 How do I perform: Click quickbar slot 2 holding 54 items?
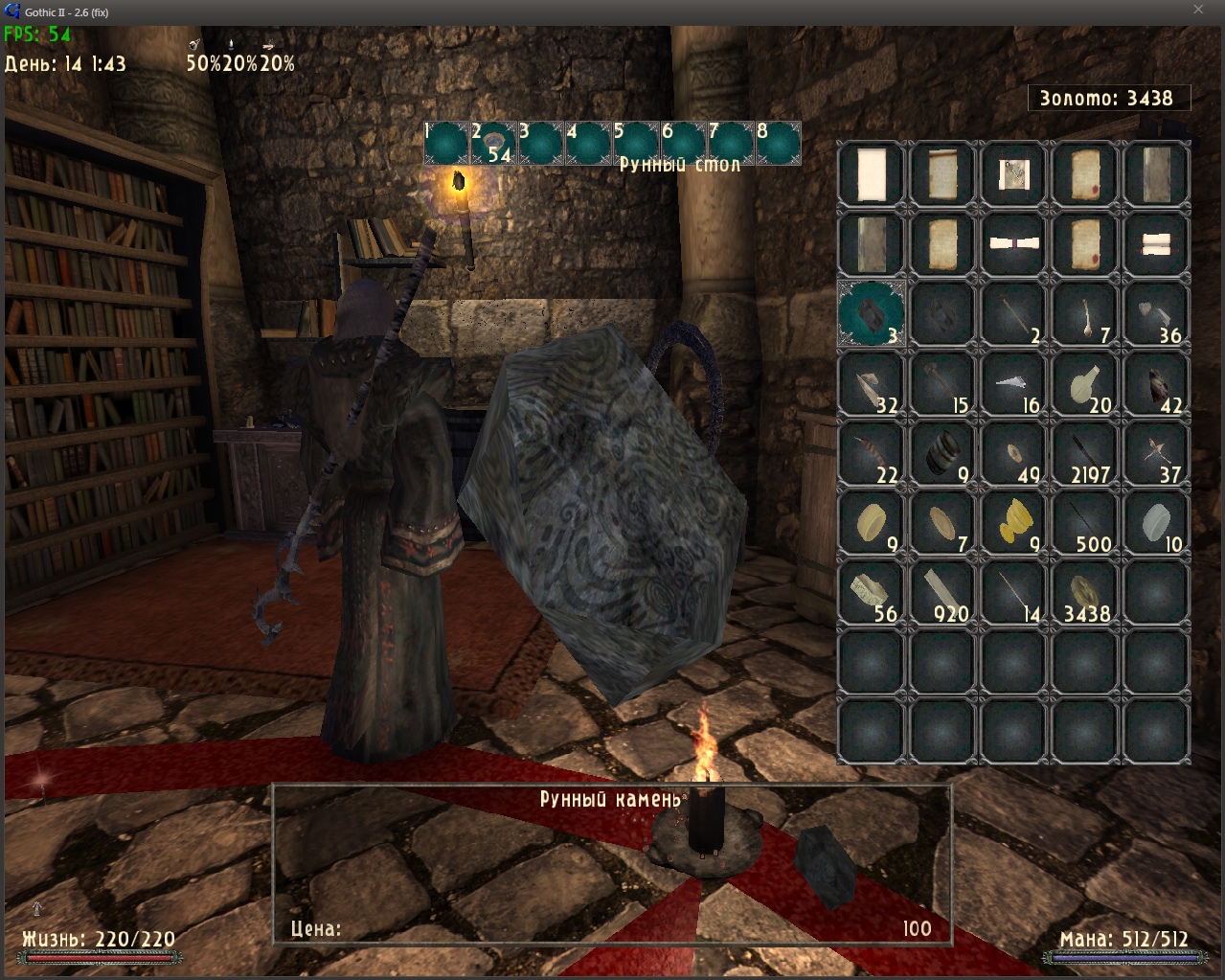494,144
